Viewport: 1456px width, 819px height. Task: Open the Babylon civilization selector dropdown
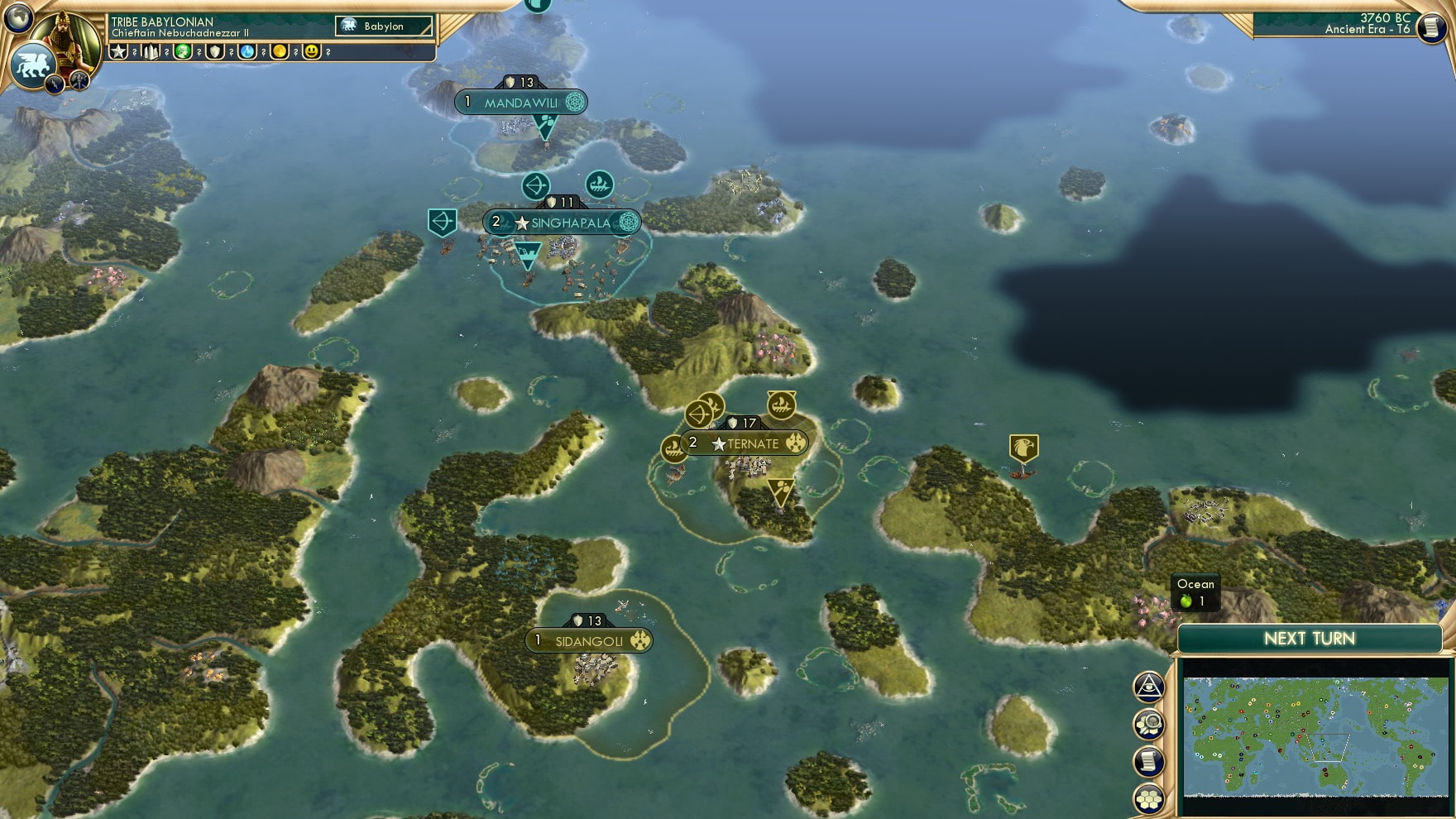(382, 26)
